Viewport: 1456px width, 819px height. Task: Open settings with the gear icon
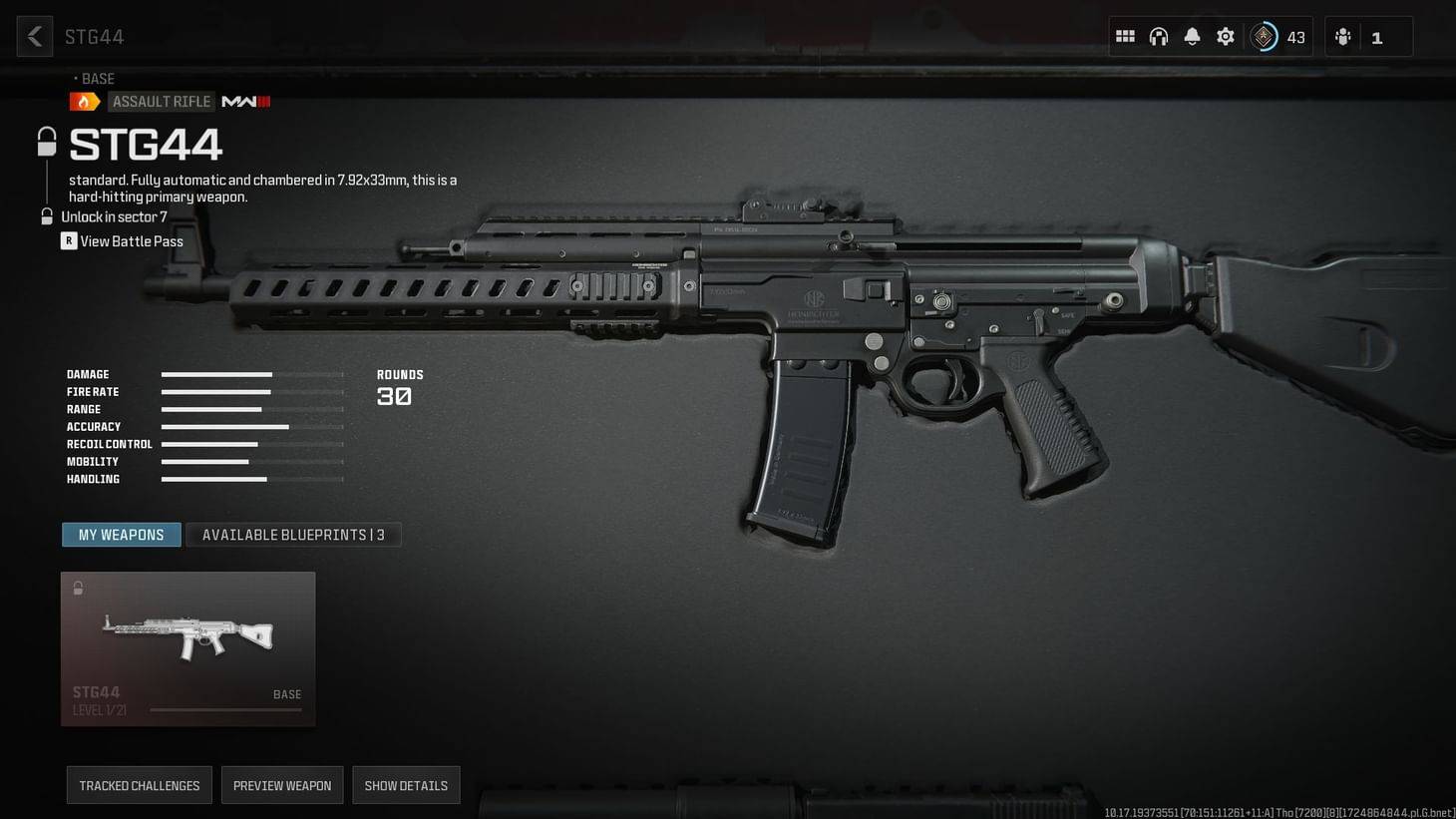[1225, 36]
